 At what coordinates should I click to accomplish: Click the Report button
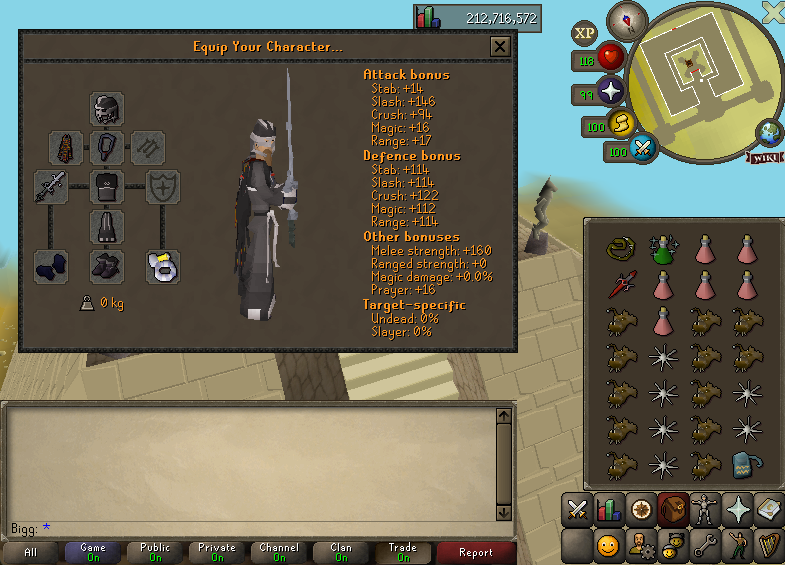pyautogui.click(x=476, y=552)
